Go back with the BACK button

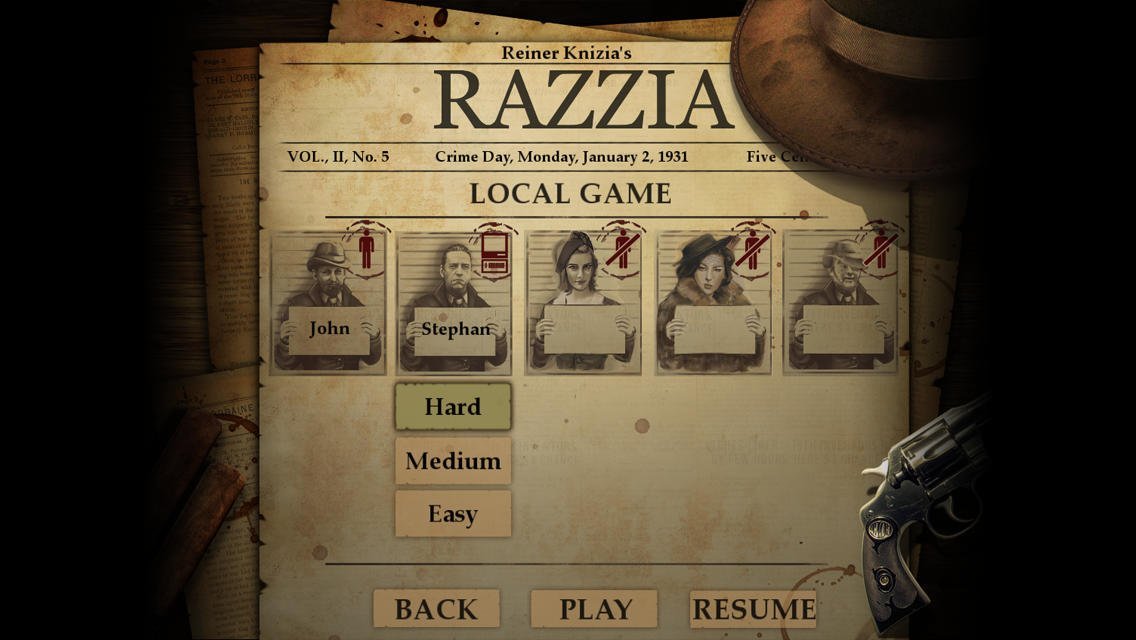436,609
